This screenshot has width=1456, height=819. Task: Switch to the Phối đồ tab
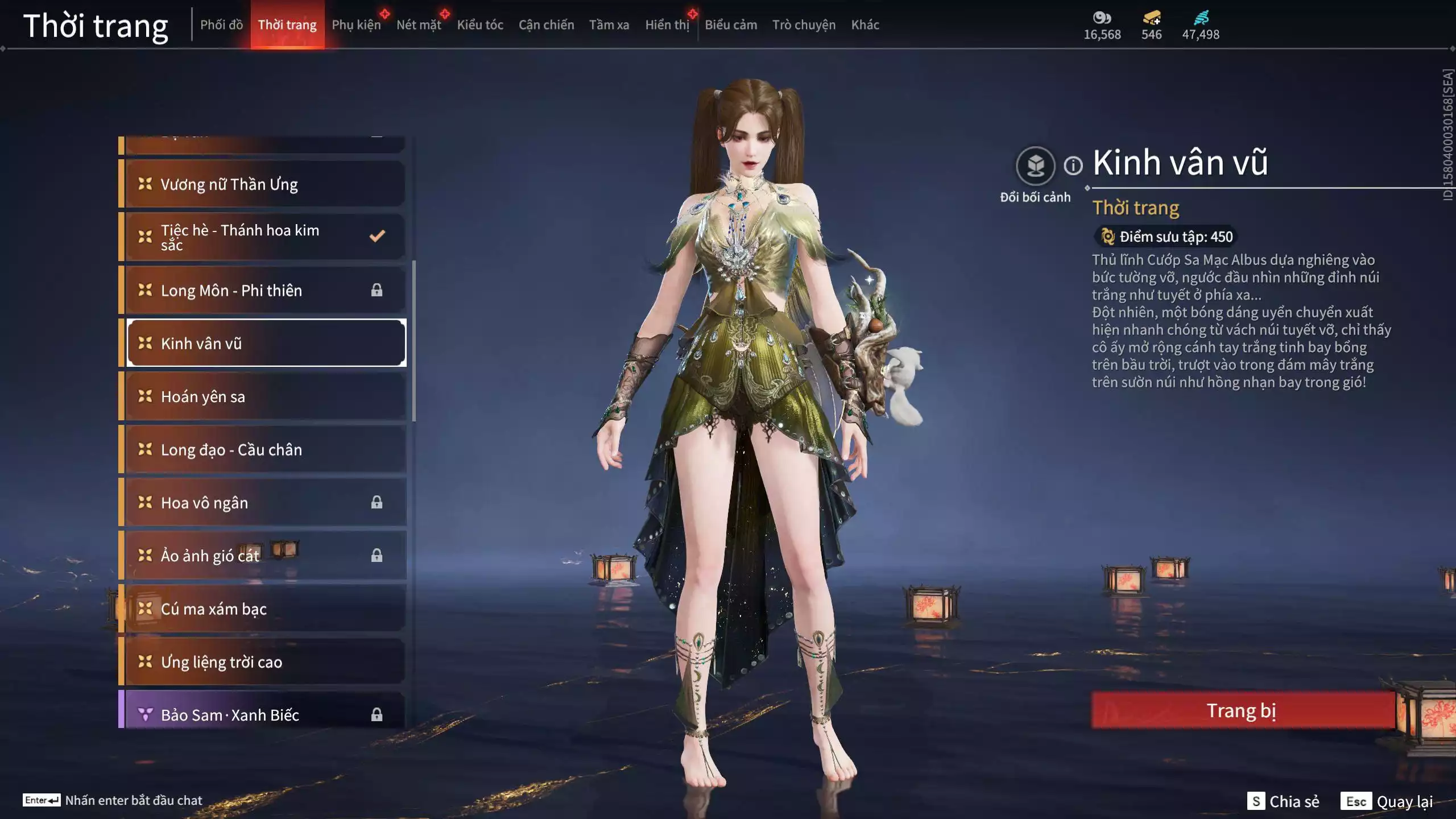(222, 24)
